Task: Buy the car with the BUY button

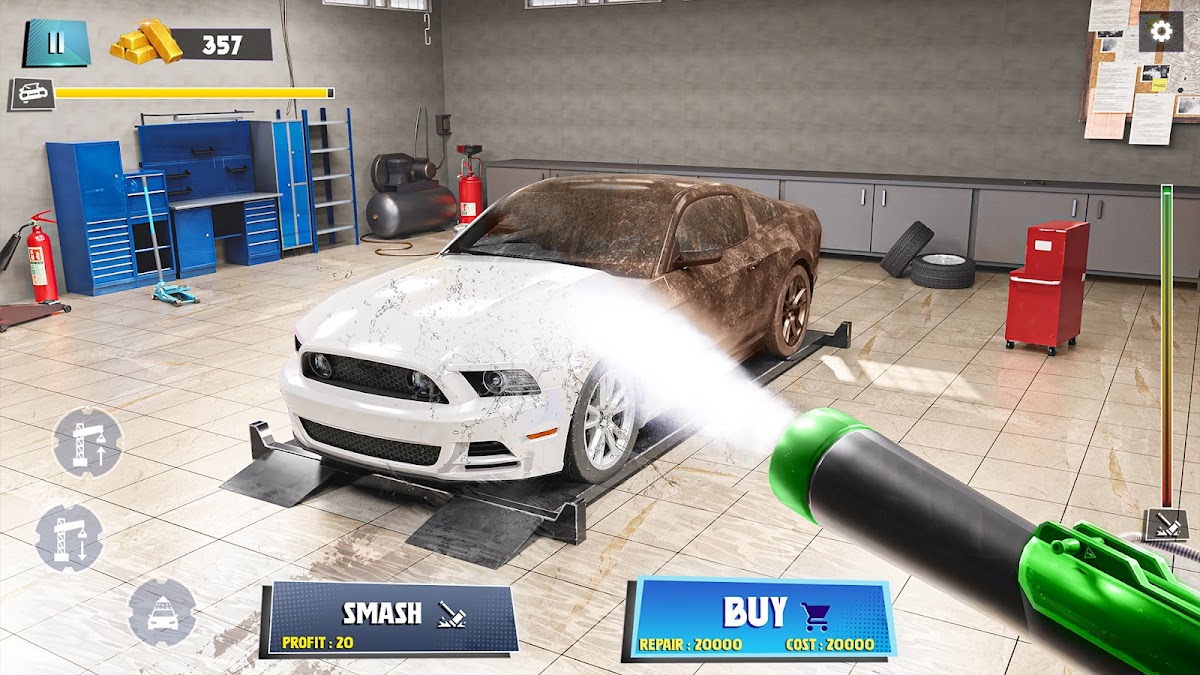Action: pos(760,619)
